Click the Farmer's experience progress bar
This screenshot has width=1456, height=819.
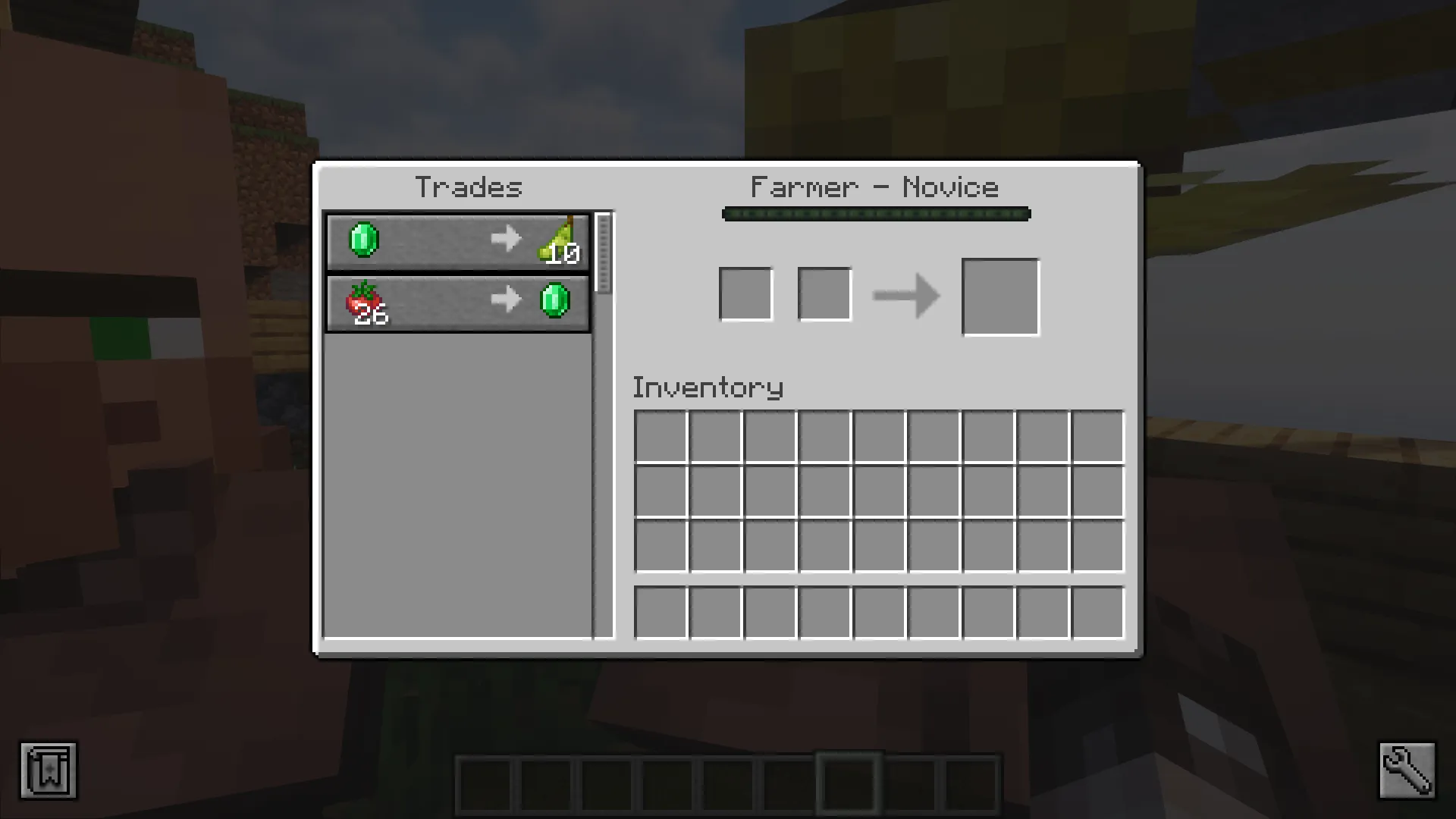point(877,215)
